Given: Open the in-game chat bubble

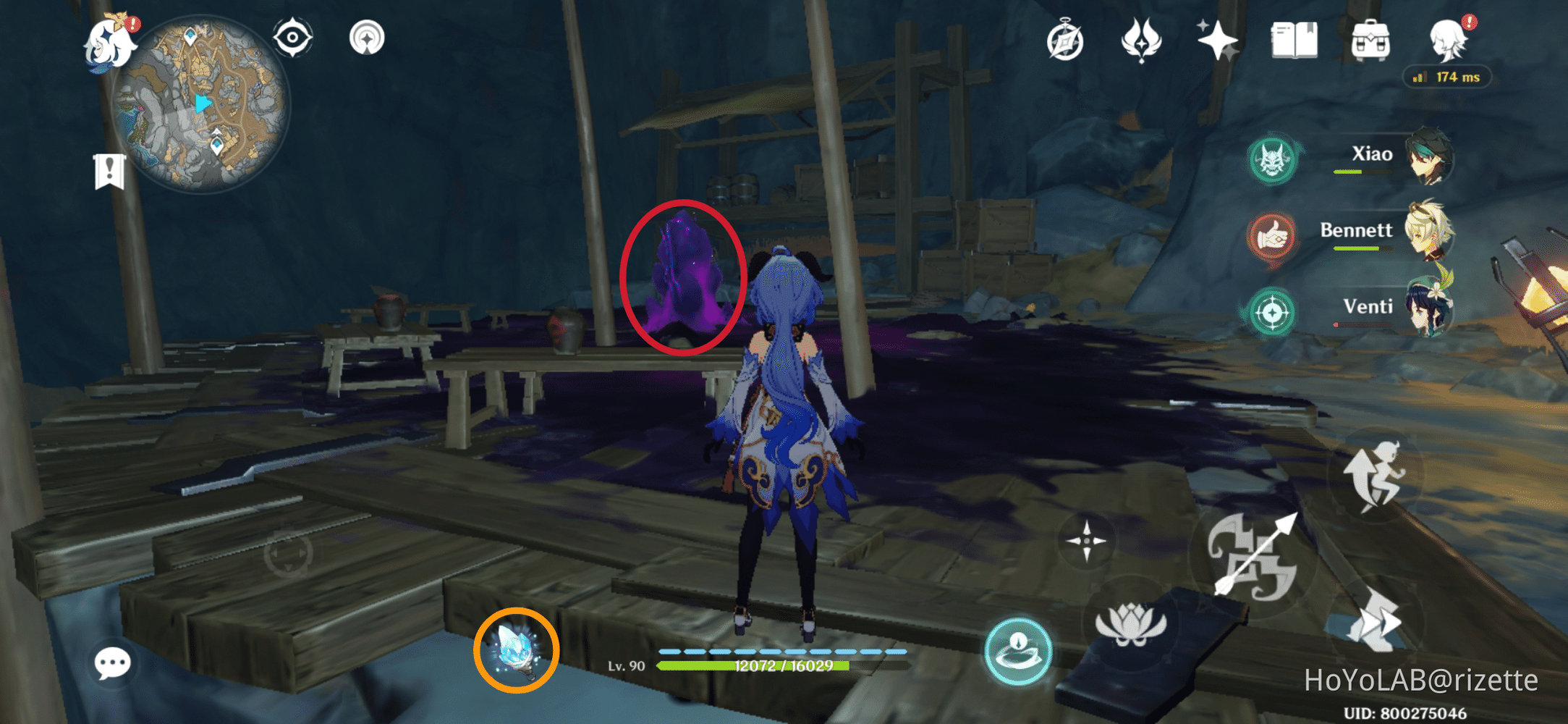Looking at the screenshot, I should pos(112,662).
